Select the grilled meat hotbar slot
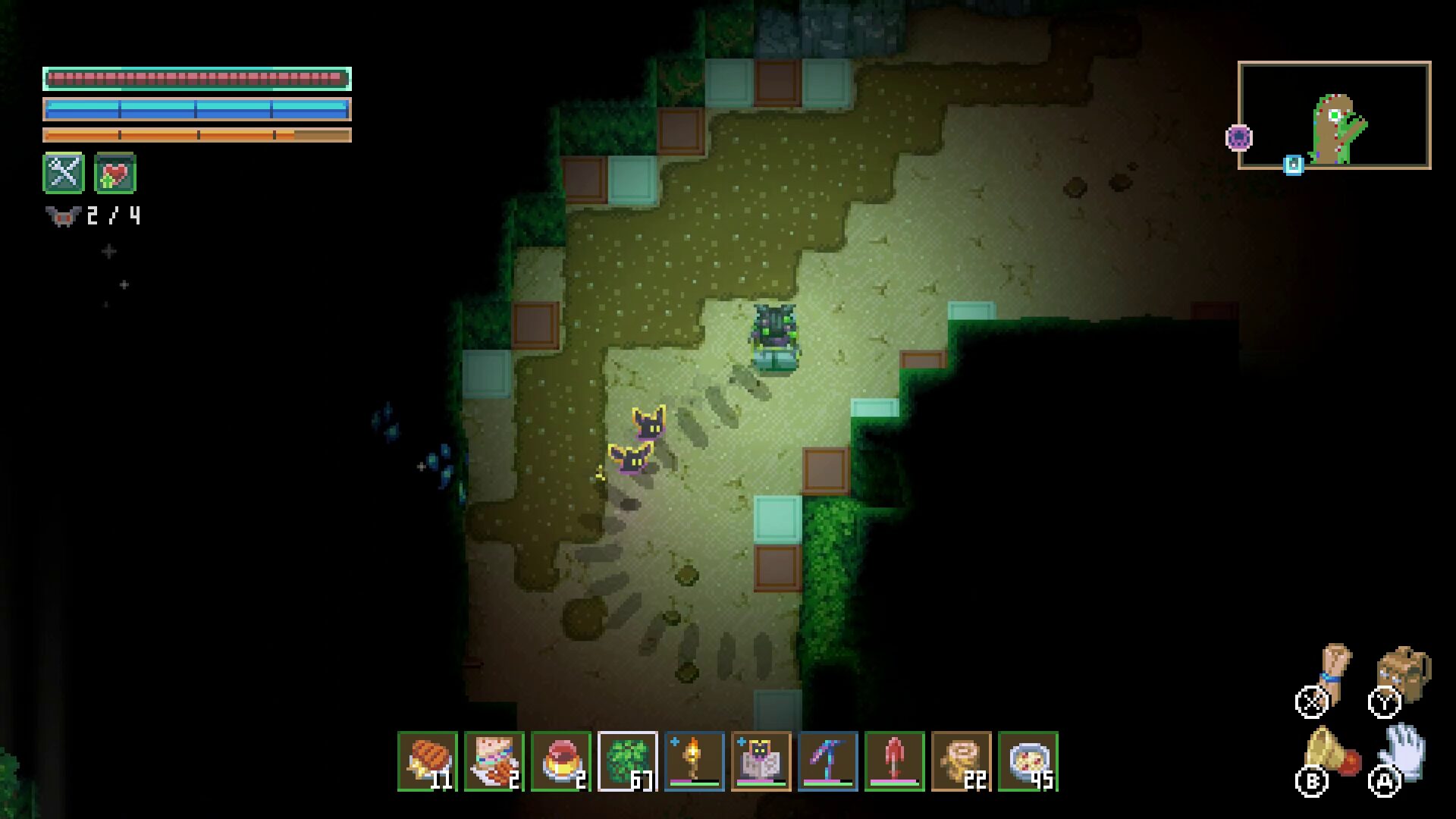The height and width of the screenshot is (819, 1456). pyautogui.click(x=428, y=761)
